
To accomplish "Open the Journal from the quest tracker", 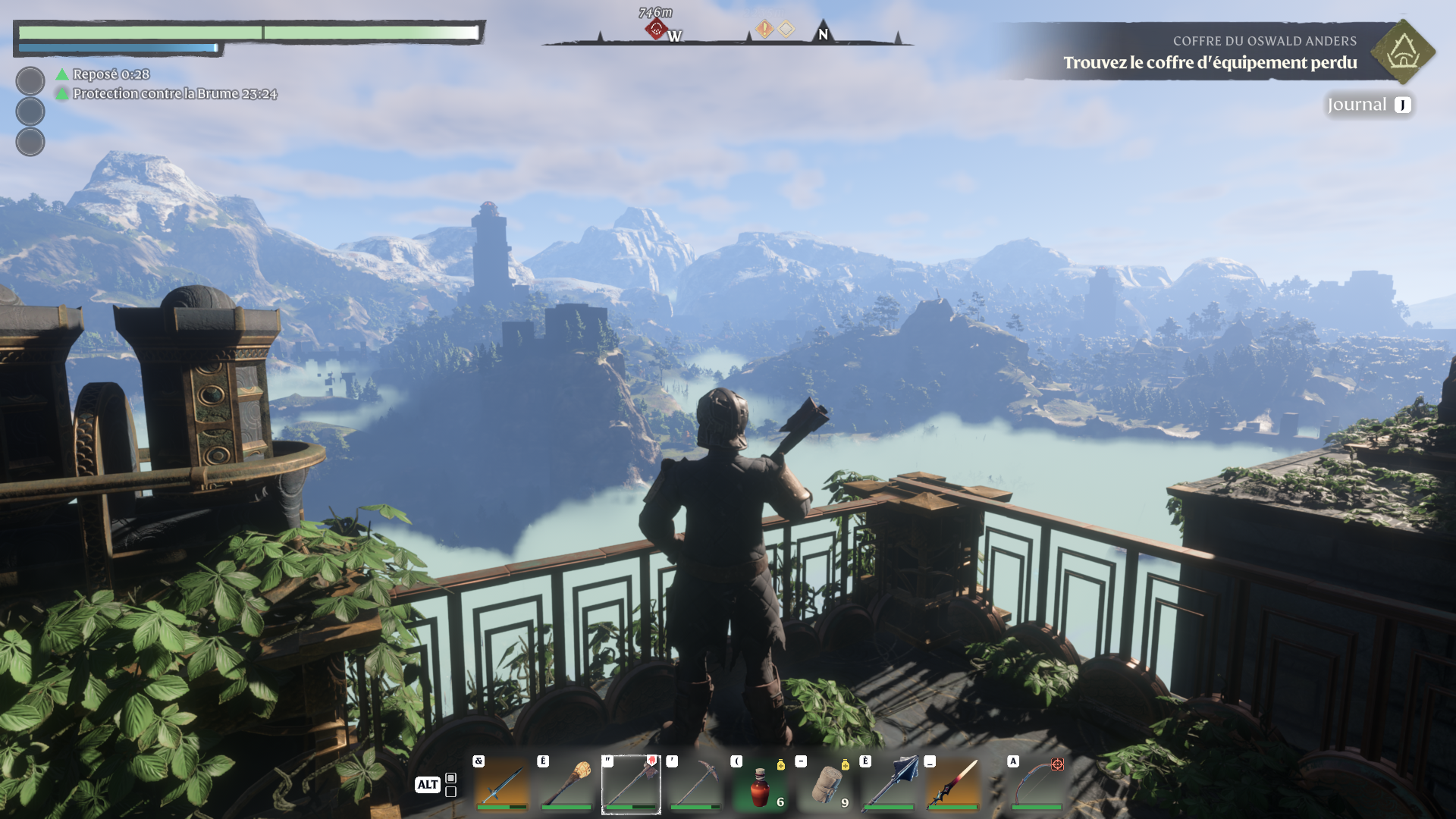I will pos(1369,105).
